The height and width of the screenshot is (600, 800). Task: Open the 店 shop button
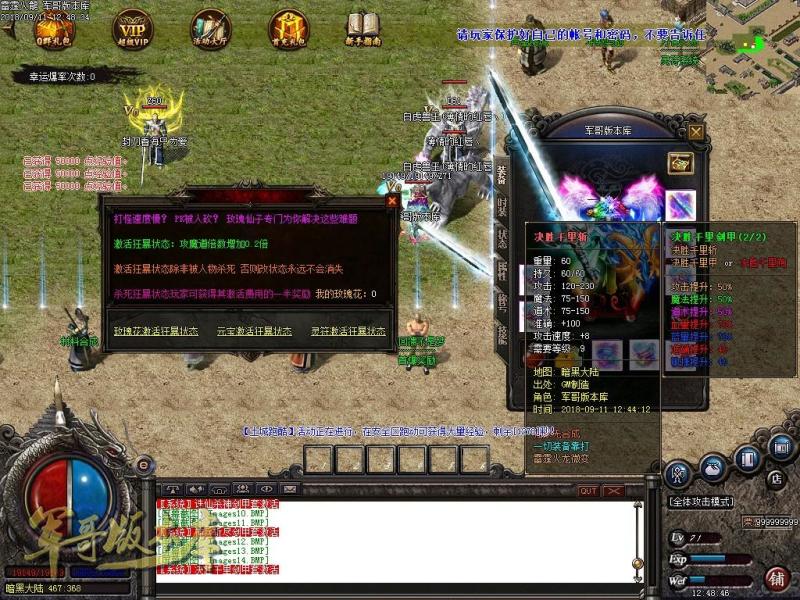(774, 481)
